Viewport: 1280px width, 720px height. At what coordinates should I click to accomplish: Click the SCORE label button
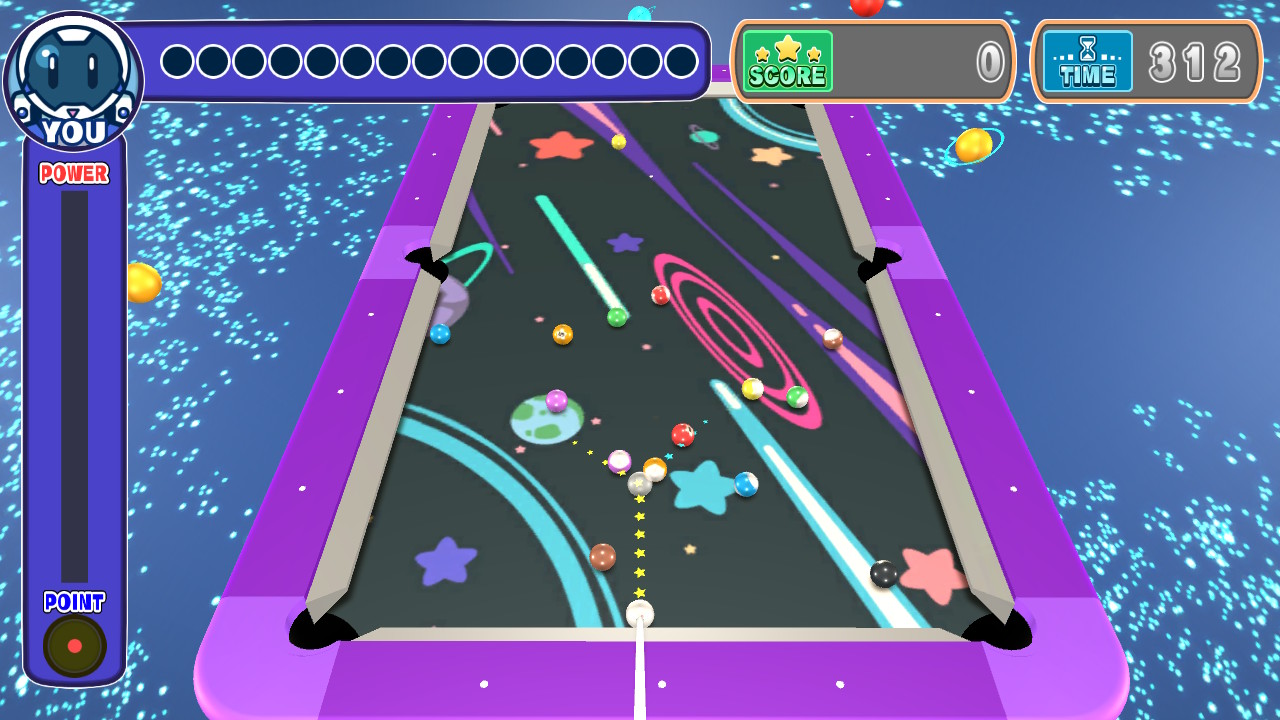788,77
